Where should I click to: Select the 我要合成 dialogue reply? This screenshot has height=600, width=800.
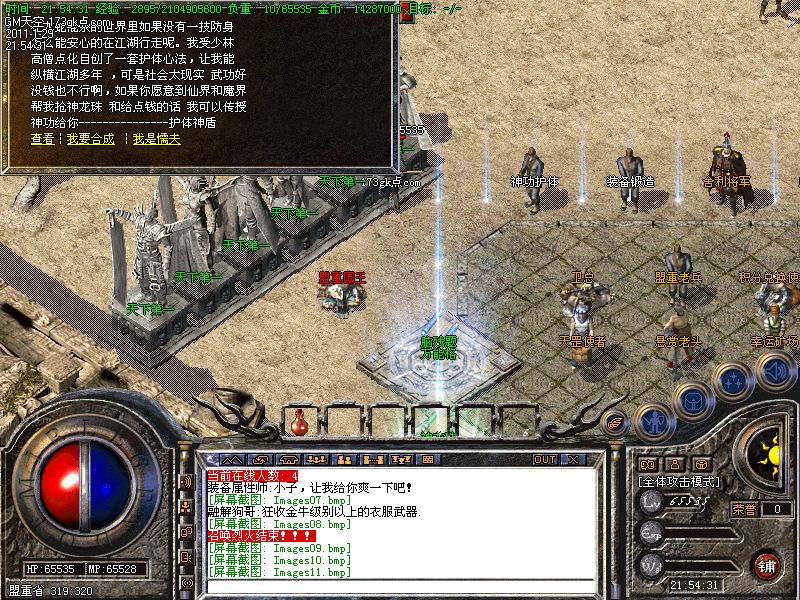click(91, 139)
